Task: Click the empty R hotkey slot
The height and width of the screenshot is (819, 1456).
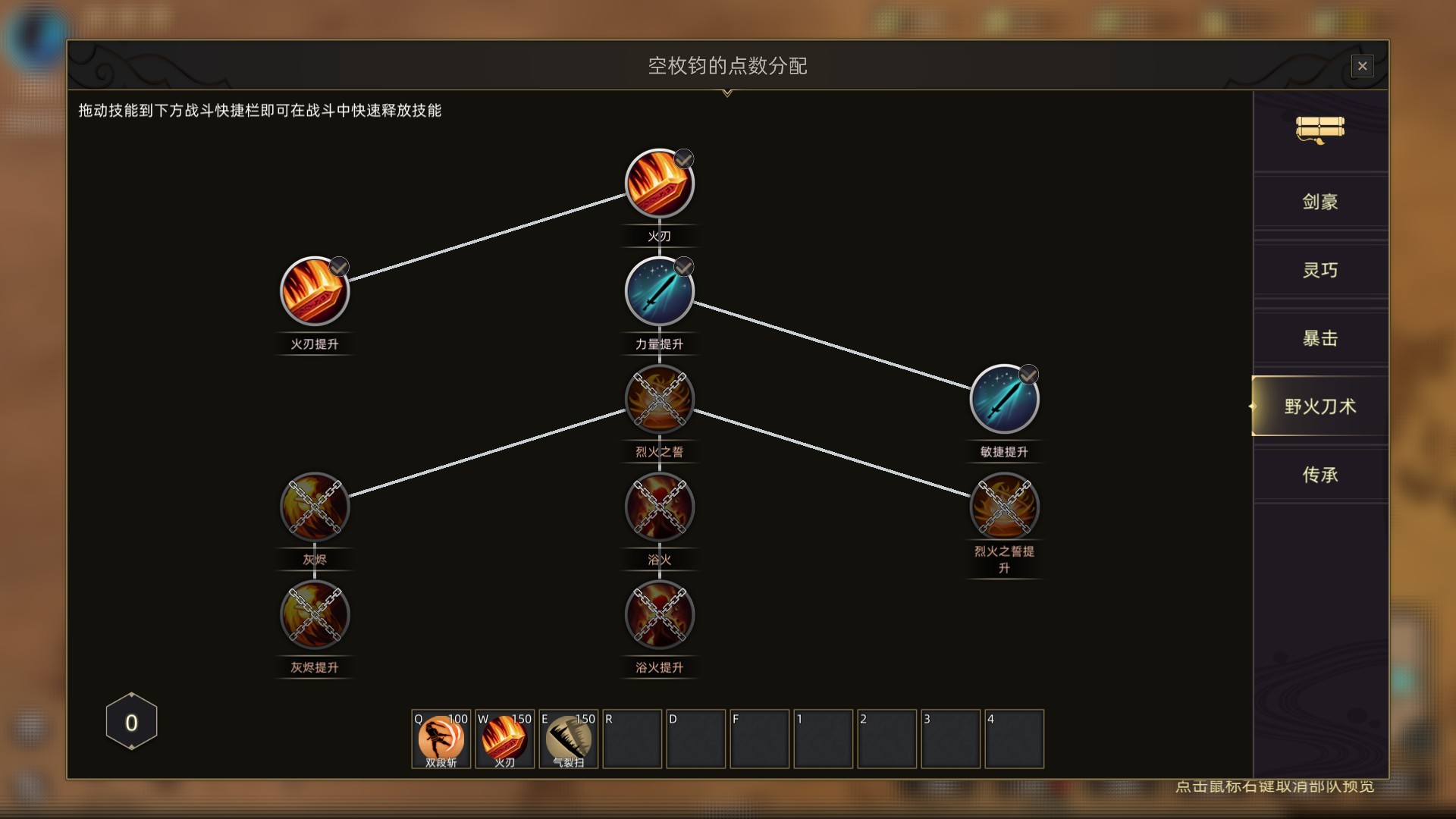Action: point(632,739)
